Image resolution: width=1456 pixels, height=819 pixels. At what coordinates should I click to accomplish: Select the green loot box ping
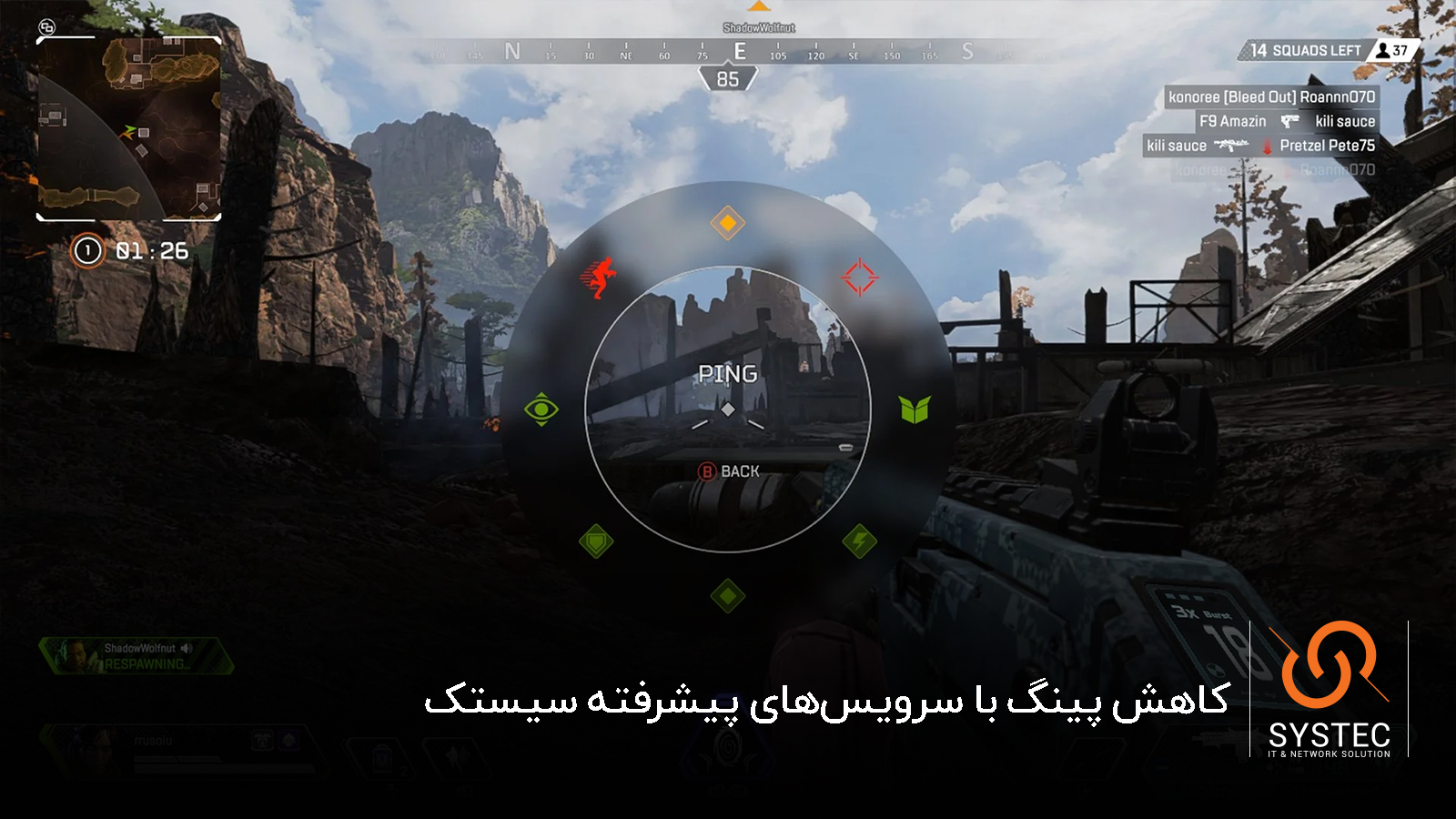[915, 409]
